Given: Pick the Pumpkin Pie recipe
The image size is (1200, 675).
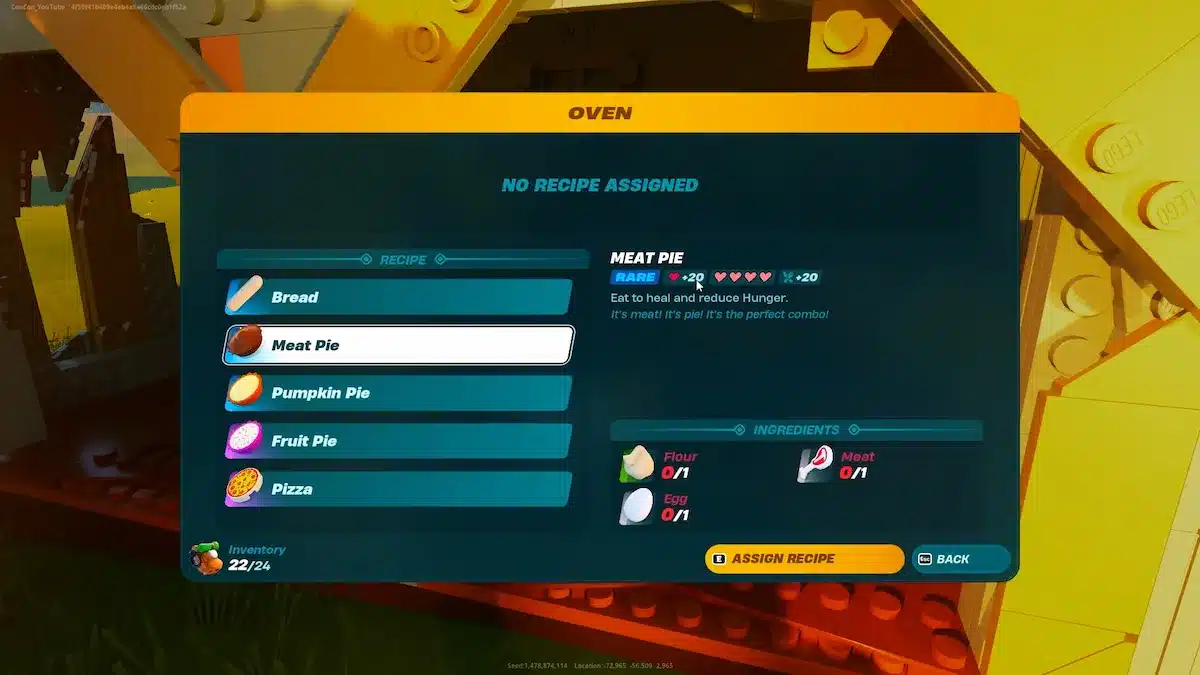Looking at the screenshot, I should click(x=398, y=393).
